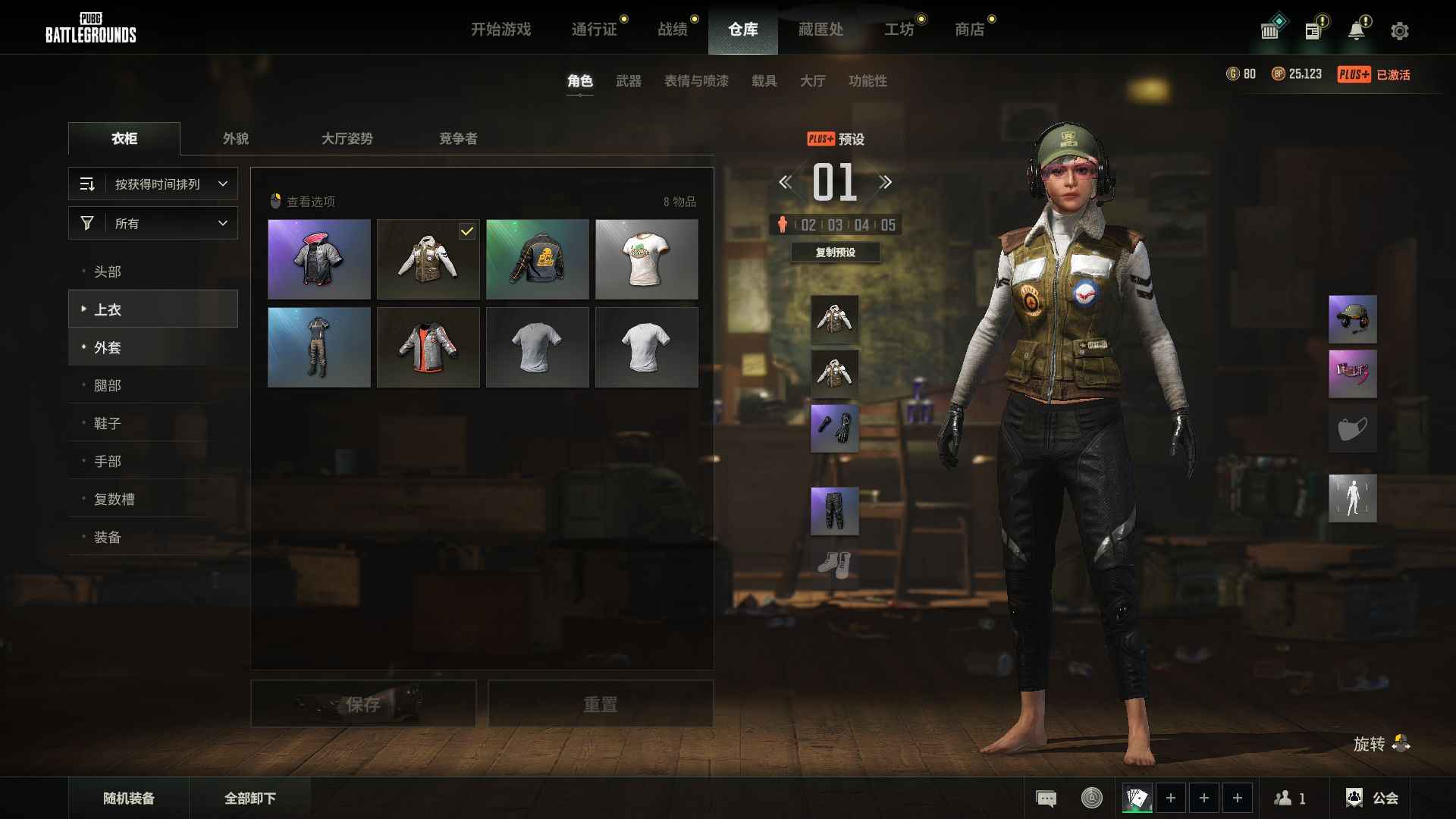The width and height of the screenshot is (1456, 819).
Task: Switch to the 武器 category
Action: pos(628,81)
